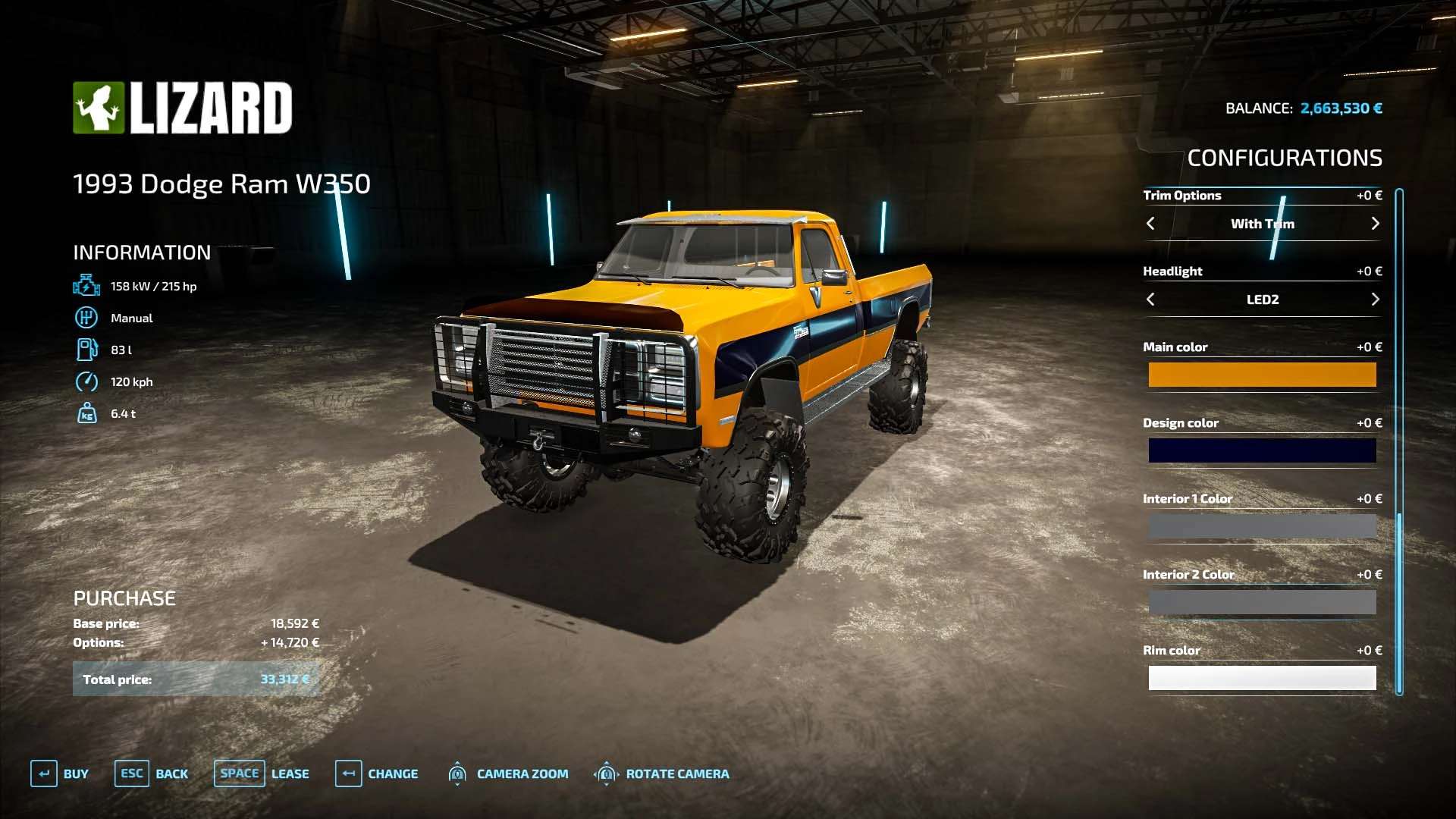Select next Trim Options value arrow

[1375, 224]
